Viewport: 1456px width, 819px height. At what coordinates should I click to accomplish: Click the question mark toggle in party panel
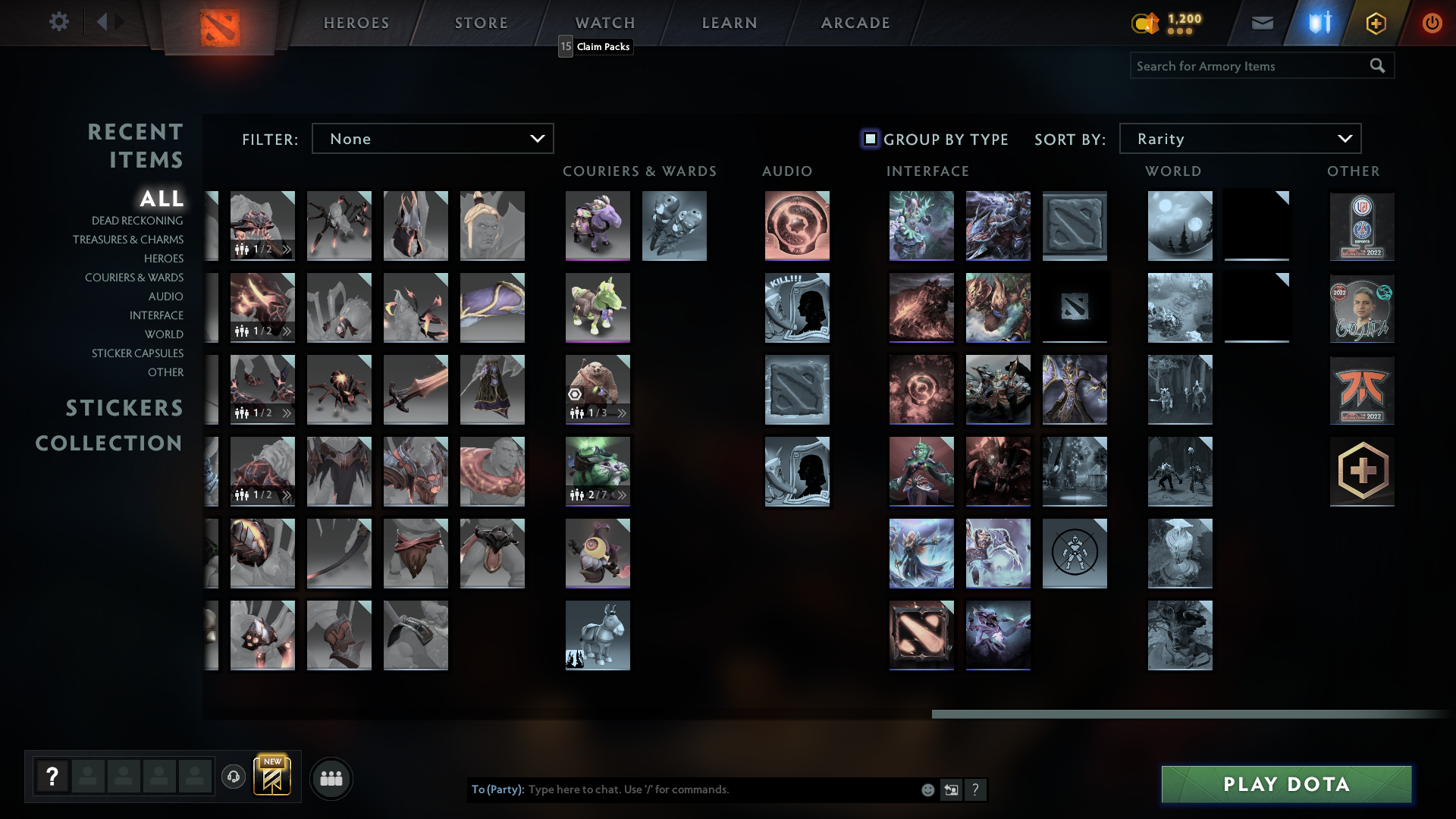(52, 775)
